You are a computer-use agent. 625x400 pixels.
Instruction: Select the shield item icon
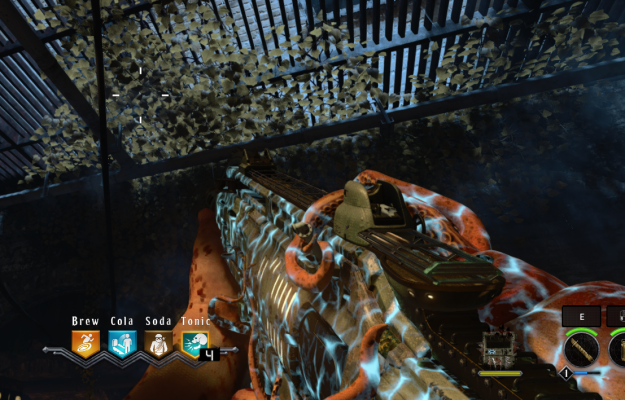tap(497, 348)
